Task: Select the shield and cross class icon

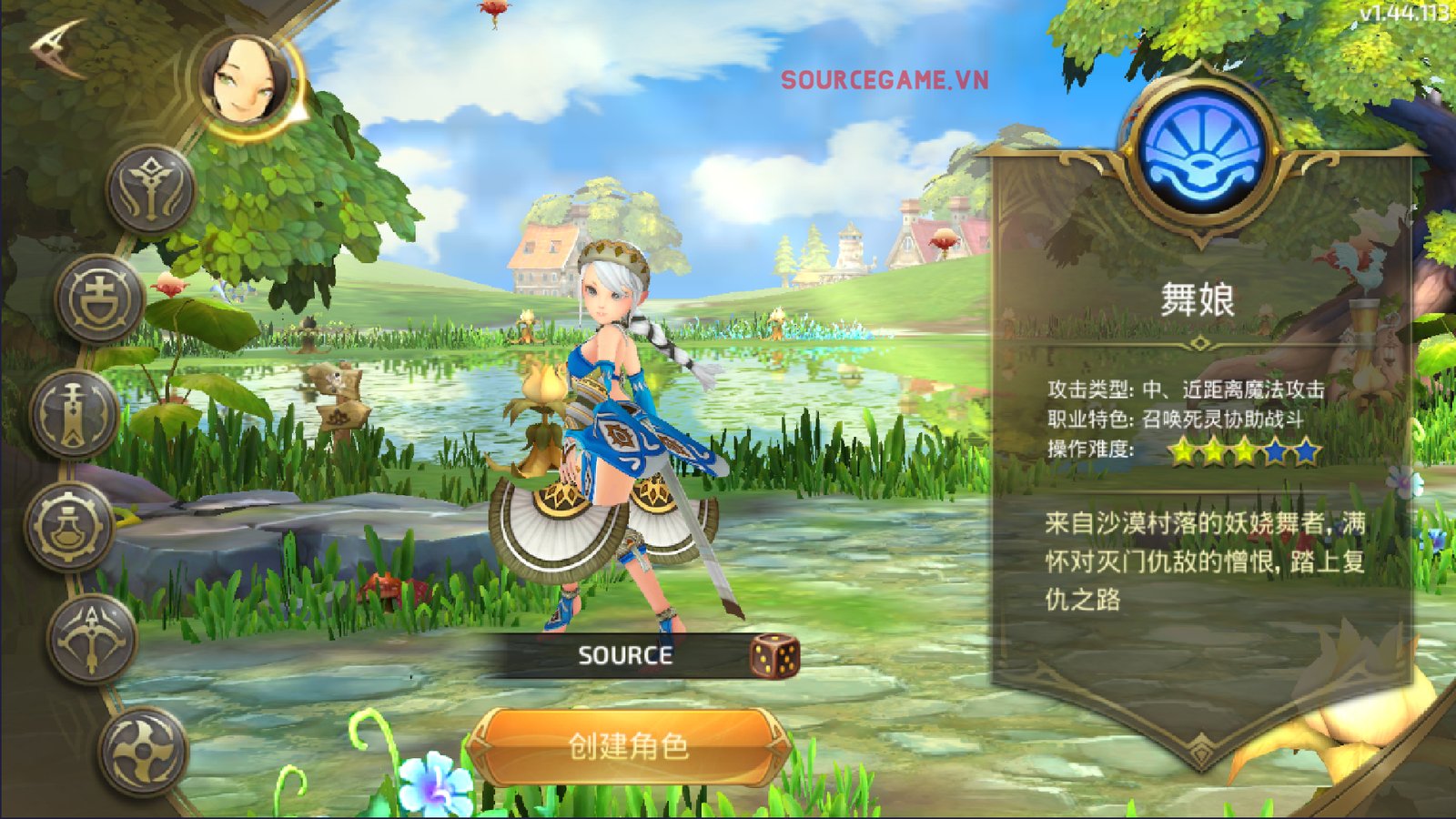Action: click(98, 299)
